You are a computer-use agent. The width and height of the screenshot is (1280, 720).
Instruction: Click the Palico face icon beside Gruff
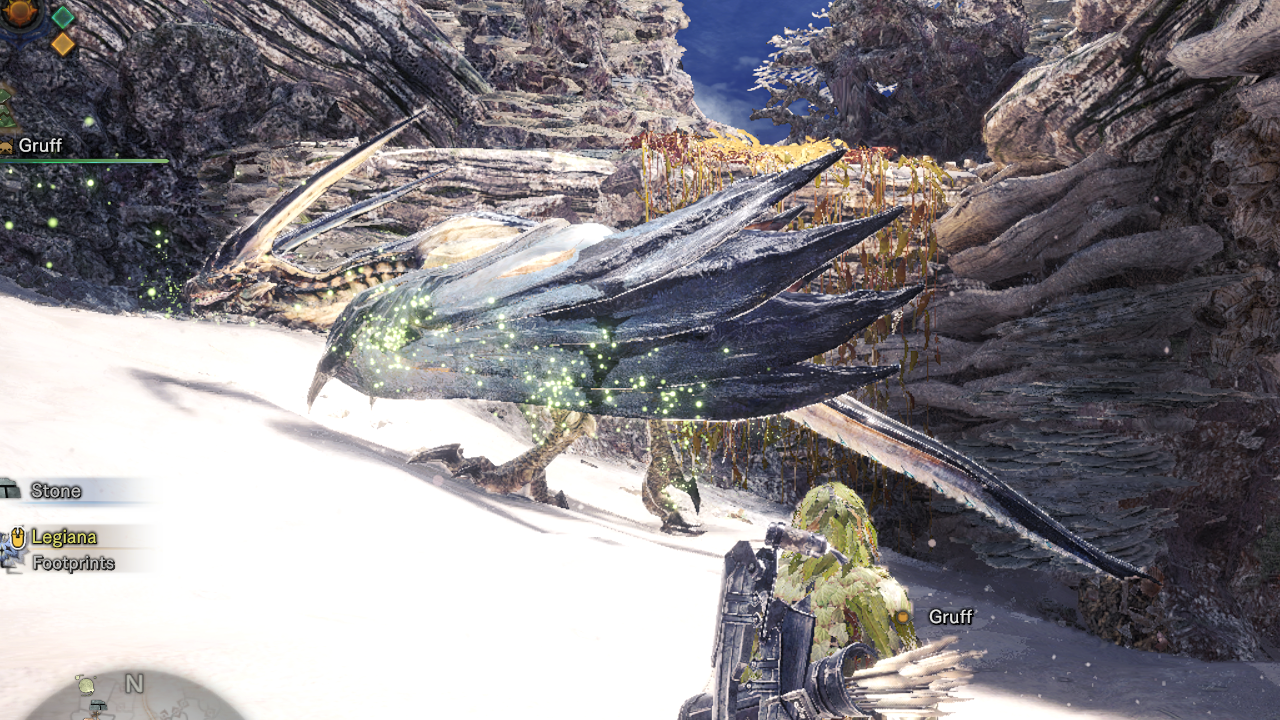click(7, 146)
